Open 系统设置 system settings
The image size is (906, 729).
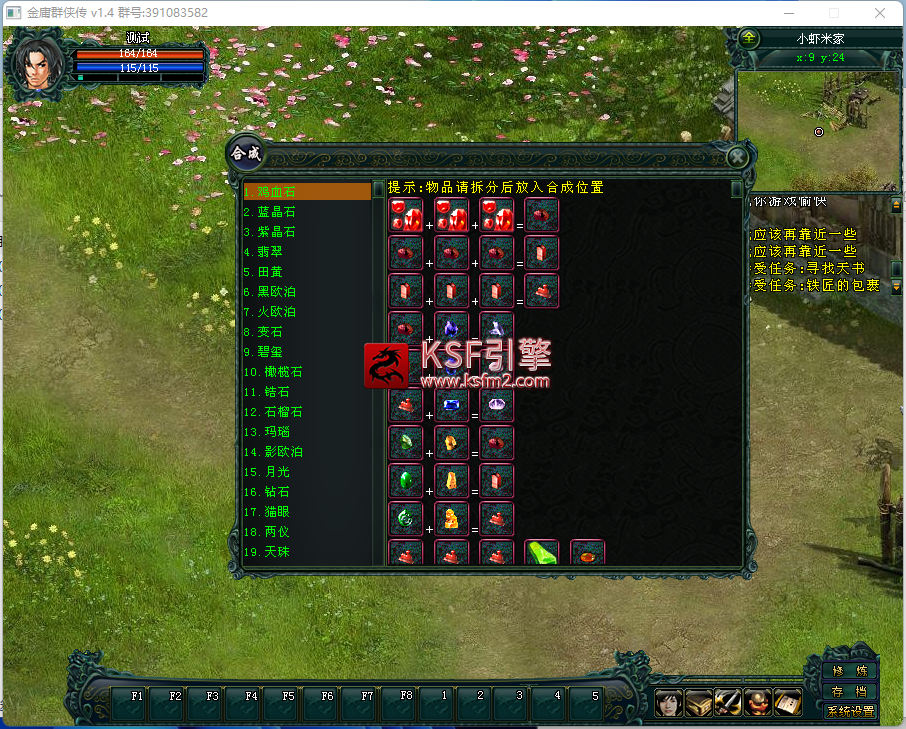tap(850, 711)
